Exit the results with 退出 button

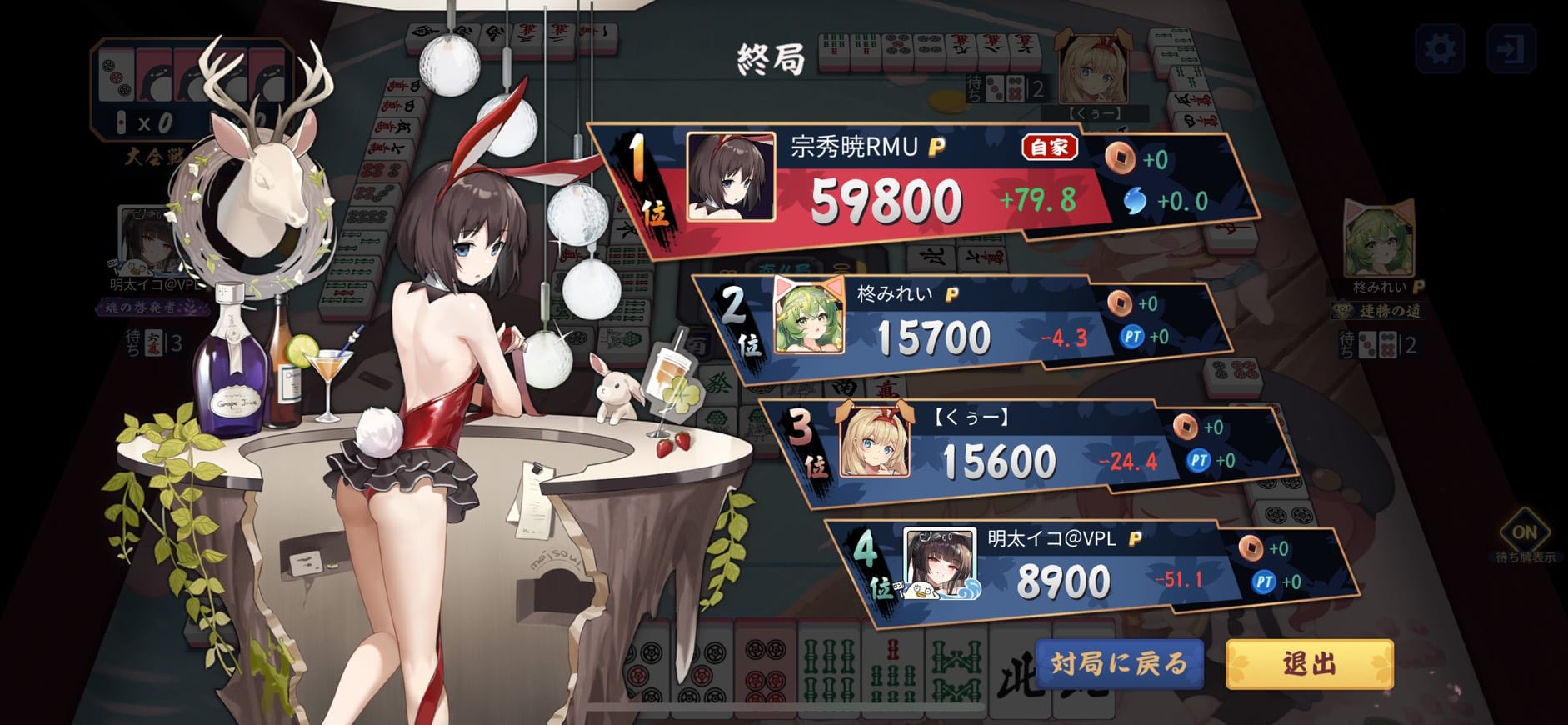[1309, 663]
